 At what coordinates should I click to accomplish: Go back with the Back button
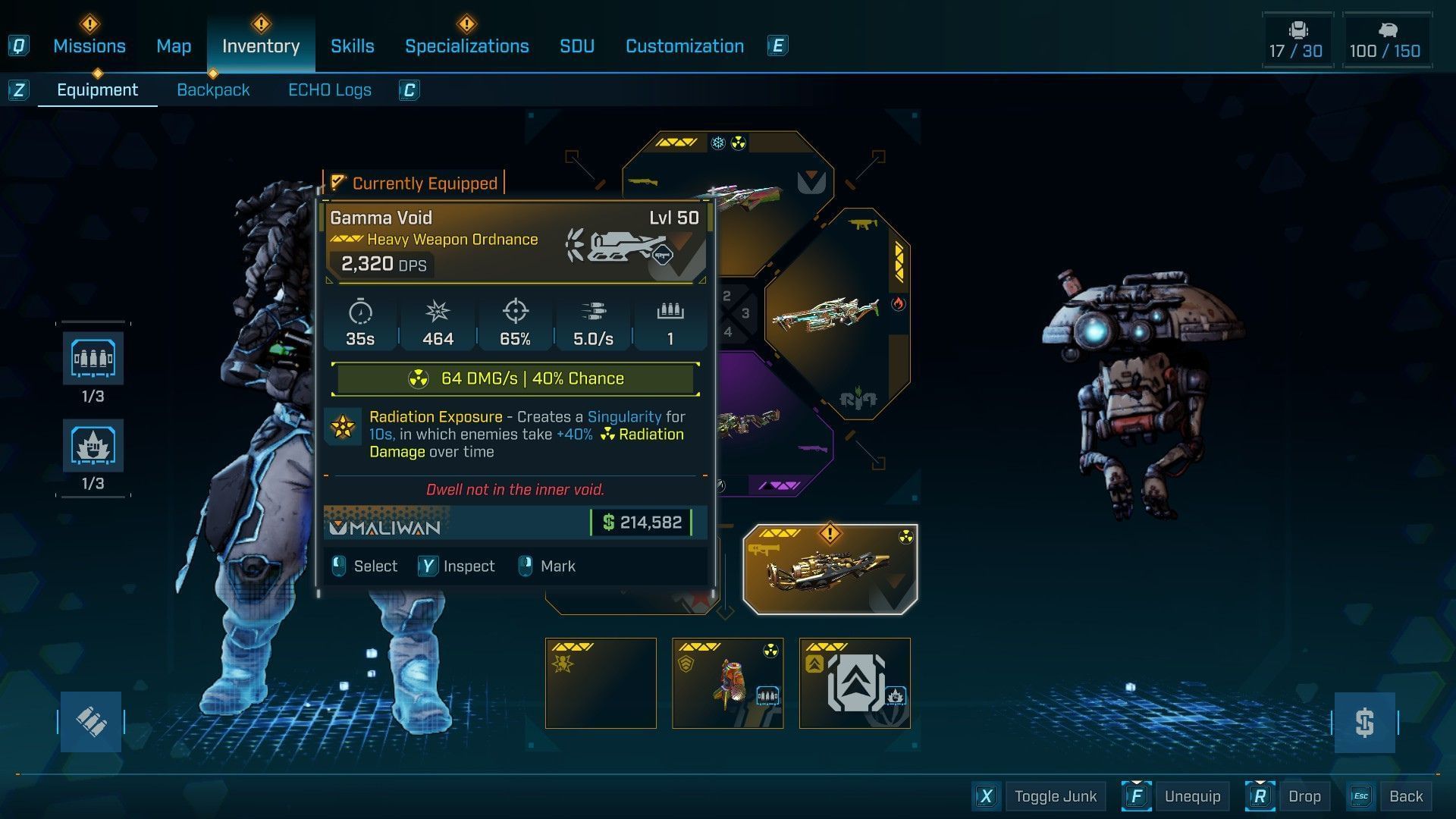tap(1405, 796)
